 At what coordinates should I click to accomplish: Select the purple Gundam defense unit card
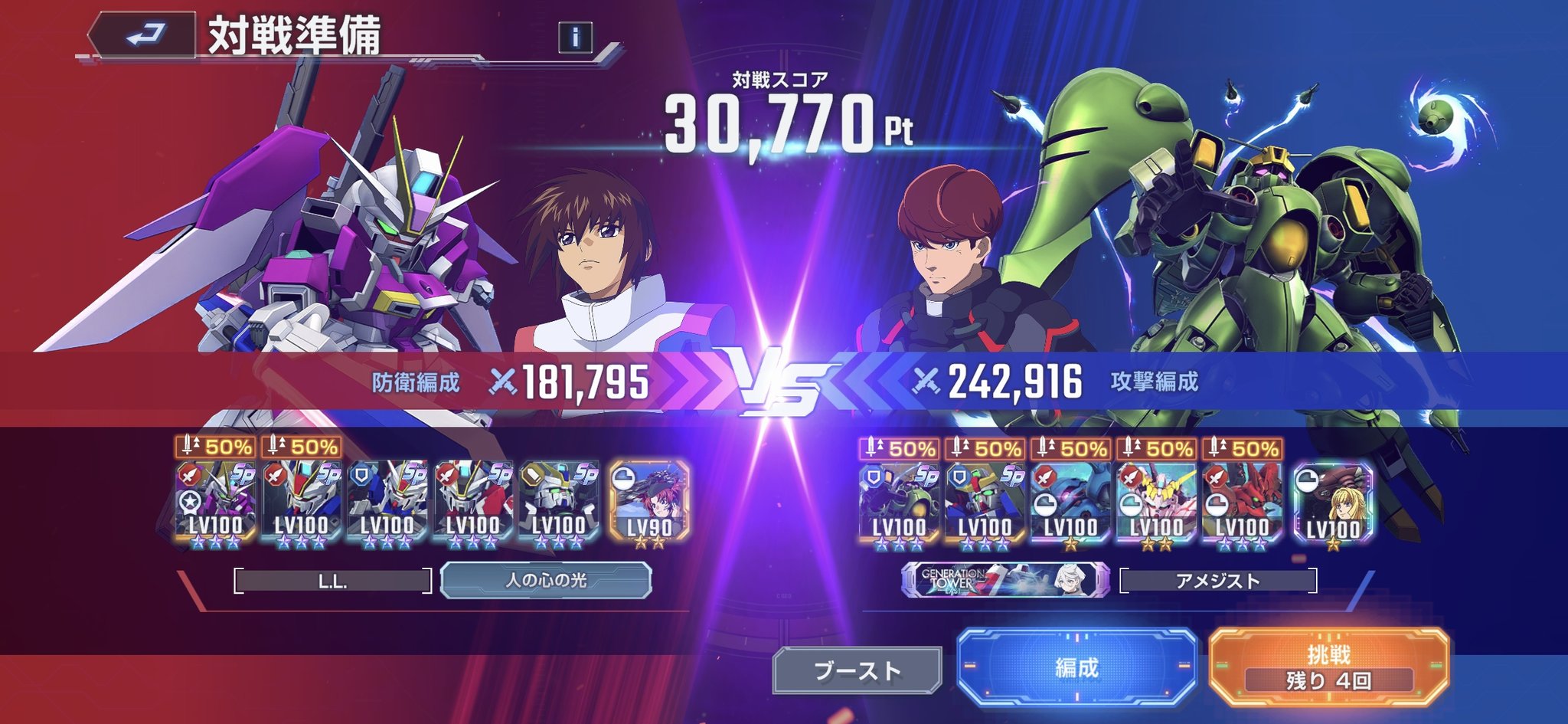[x=215, y=503]
